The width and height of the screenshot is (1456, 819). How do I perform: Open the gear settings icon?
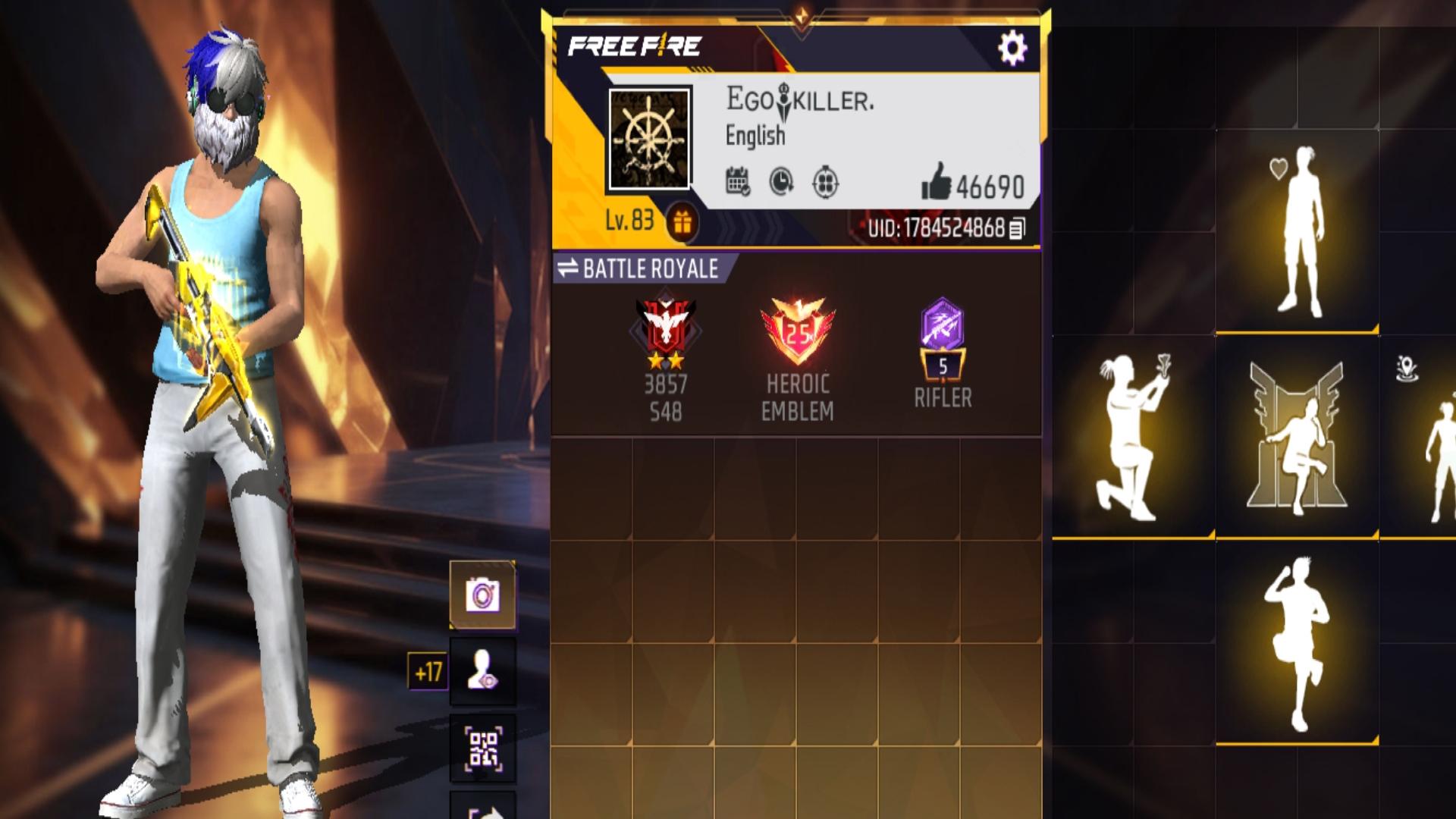[x=1012, y=49]
